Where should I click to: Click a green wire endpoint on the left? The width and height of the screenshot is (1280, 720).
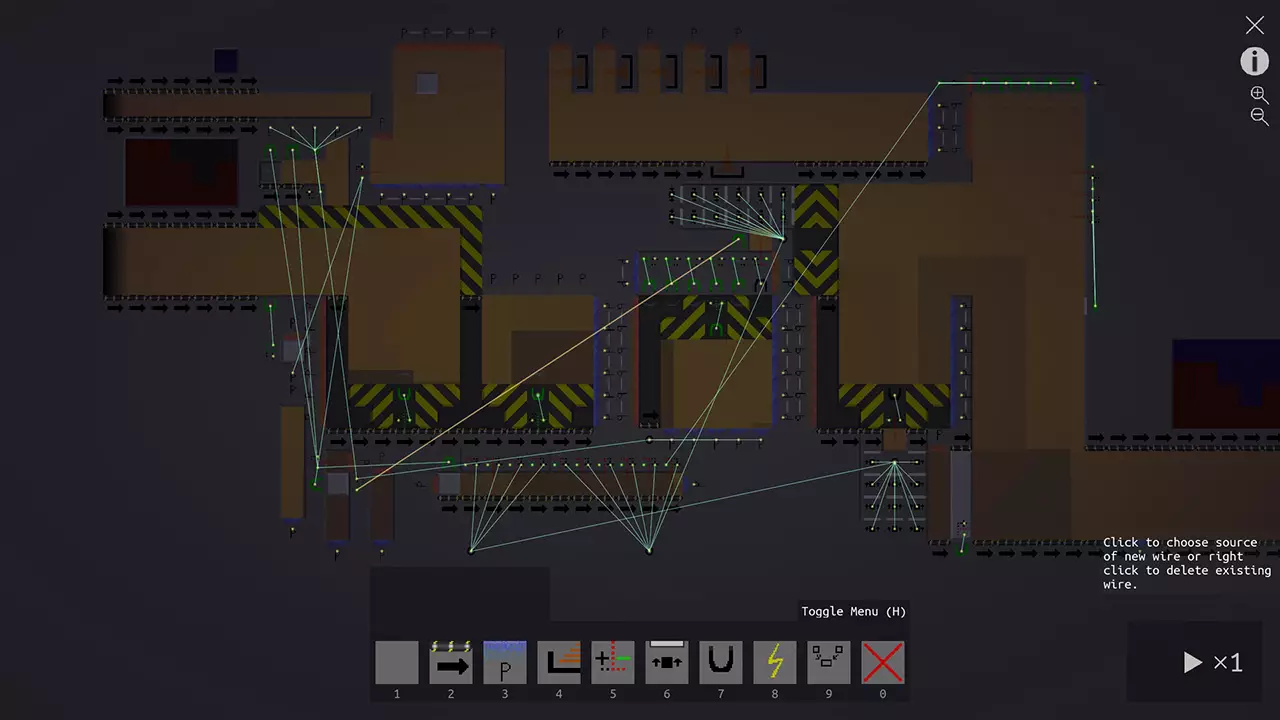(x=271, y=152)
